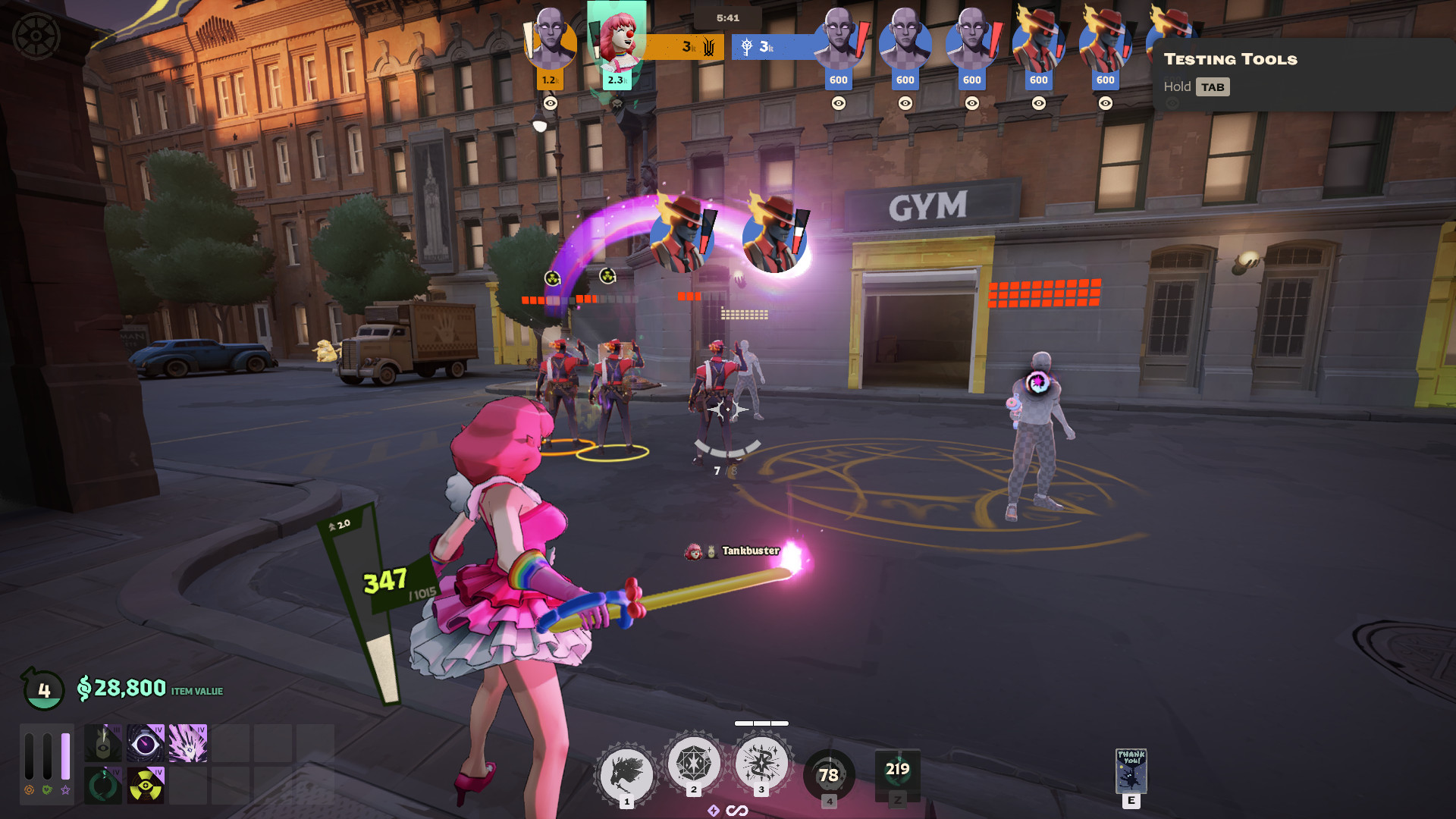Viewport: 1456px width, 819px height.
Task: Click the yellow radiation eye item slot
Action: coord(146,786)
